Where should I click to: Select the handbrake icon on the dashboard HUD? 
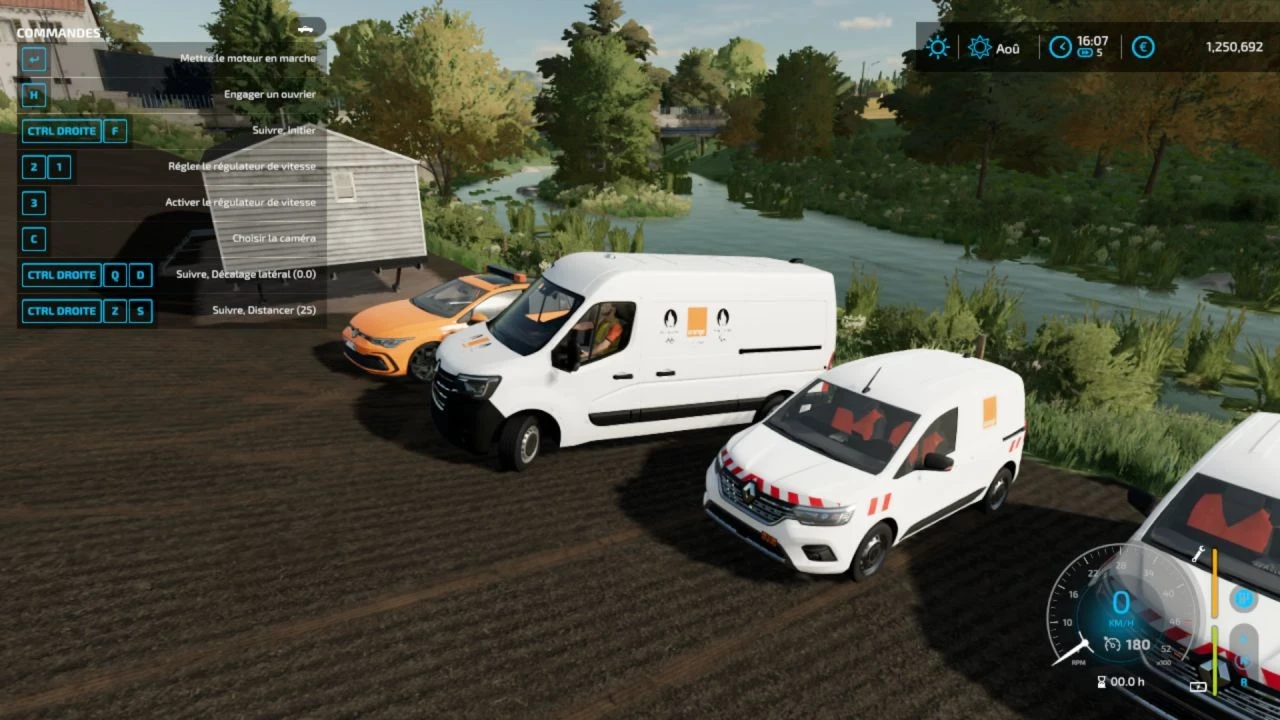point(1245,598)
